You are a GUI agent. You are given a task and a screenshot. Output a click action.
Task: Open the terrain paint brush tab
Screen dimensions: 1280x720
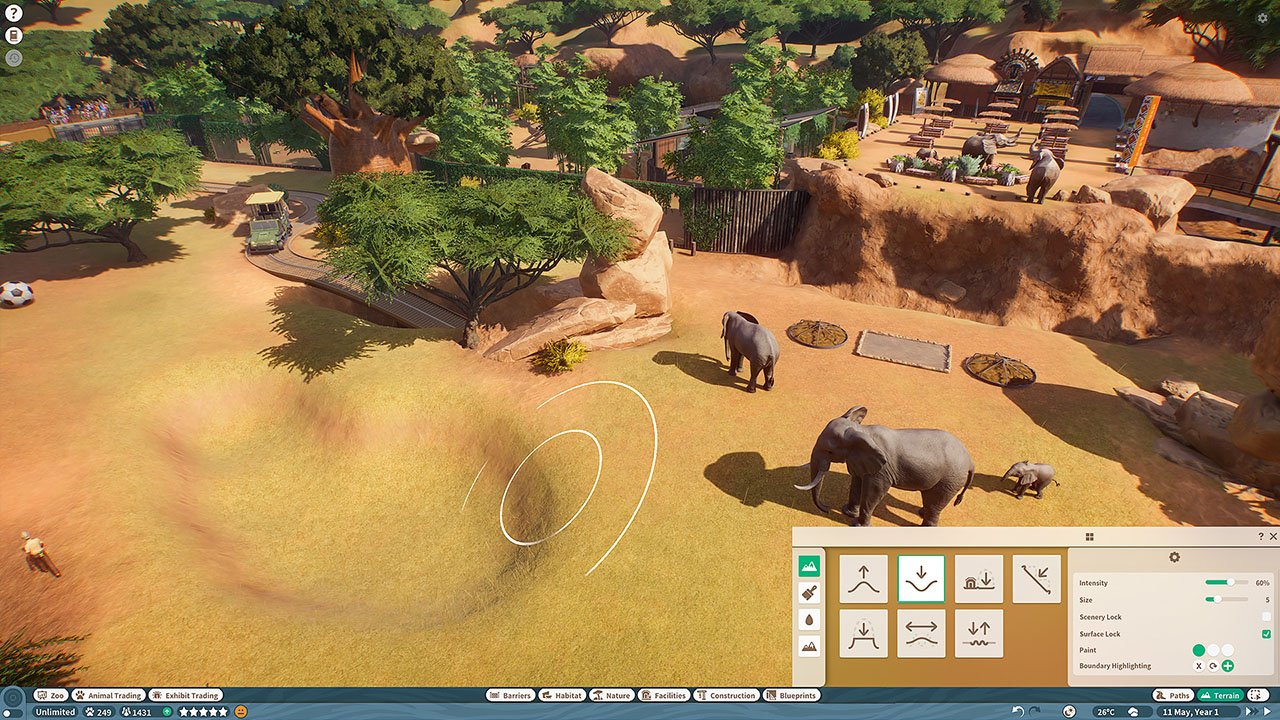809,592
